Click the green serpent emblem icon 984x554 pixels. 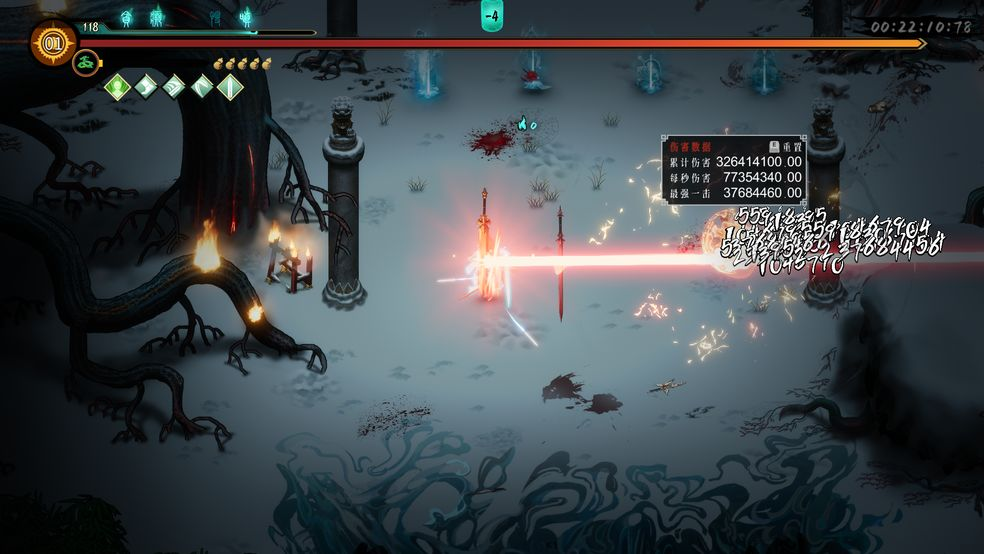click(86, 63)
